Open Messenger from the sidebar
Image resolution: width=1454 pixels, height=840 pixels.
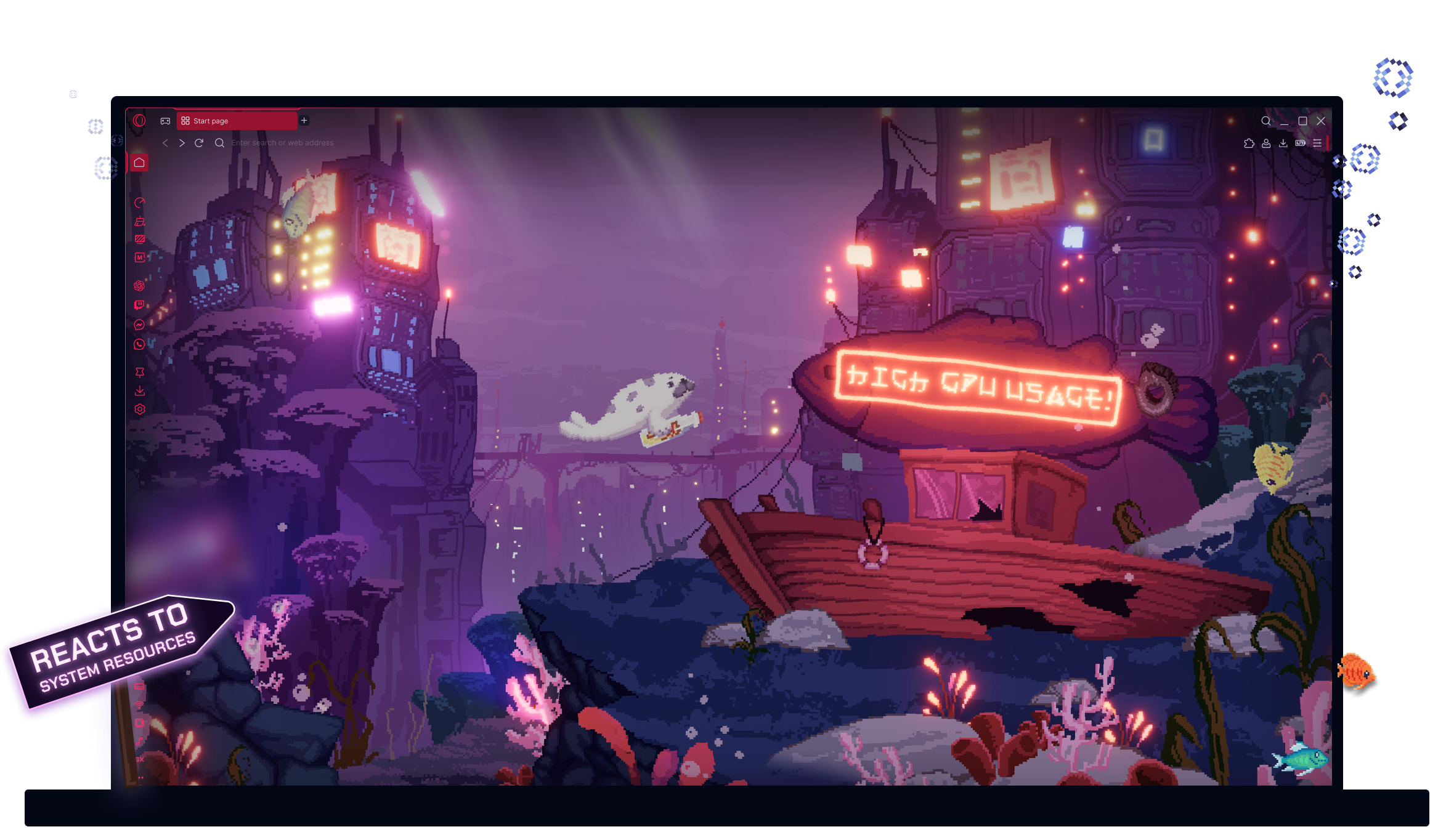tap(140, 325)
